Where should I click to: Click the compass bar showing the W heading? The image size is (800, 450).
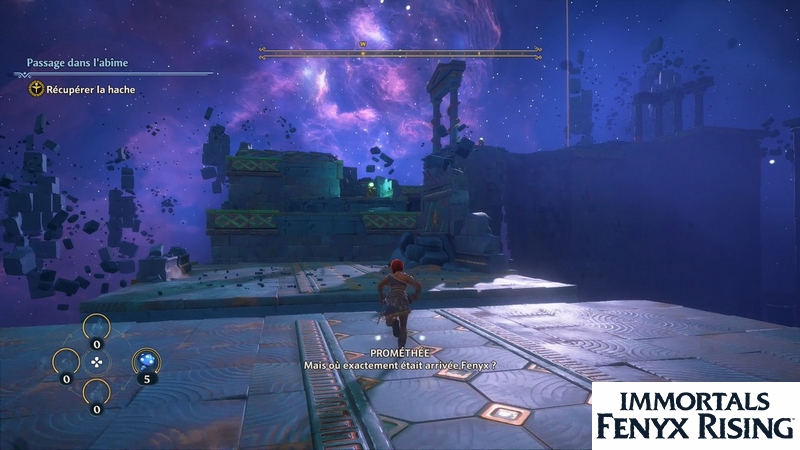click(x=362, y=50)
